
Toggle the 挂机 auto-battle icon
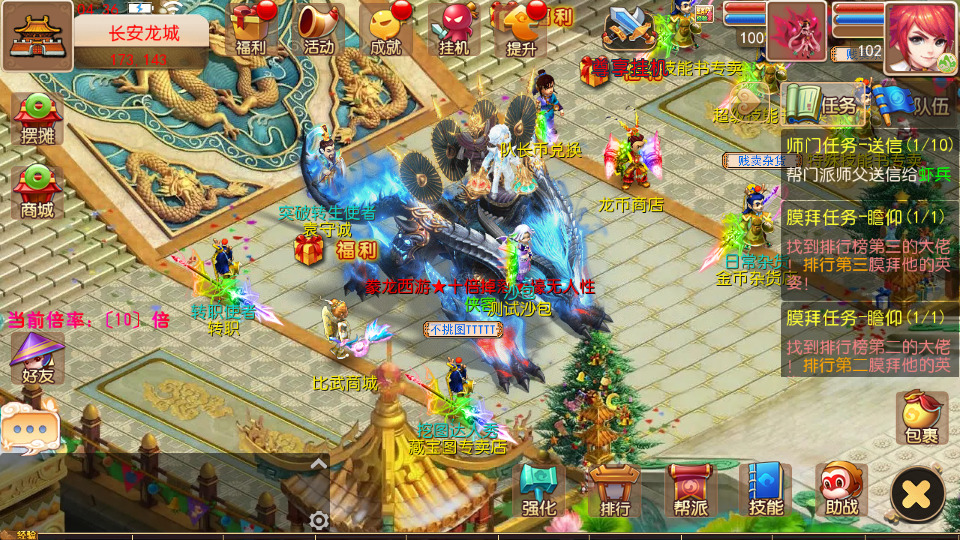[x=454, y=29]
